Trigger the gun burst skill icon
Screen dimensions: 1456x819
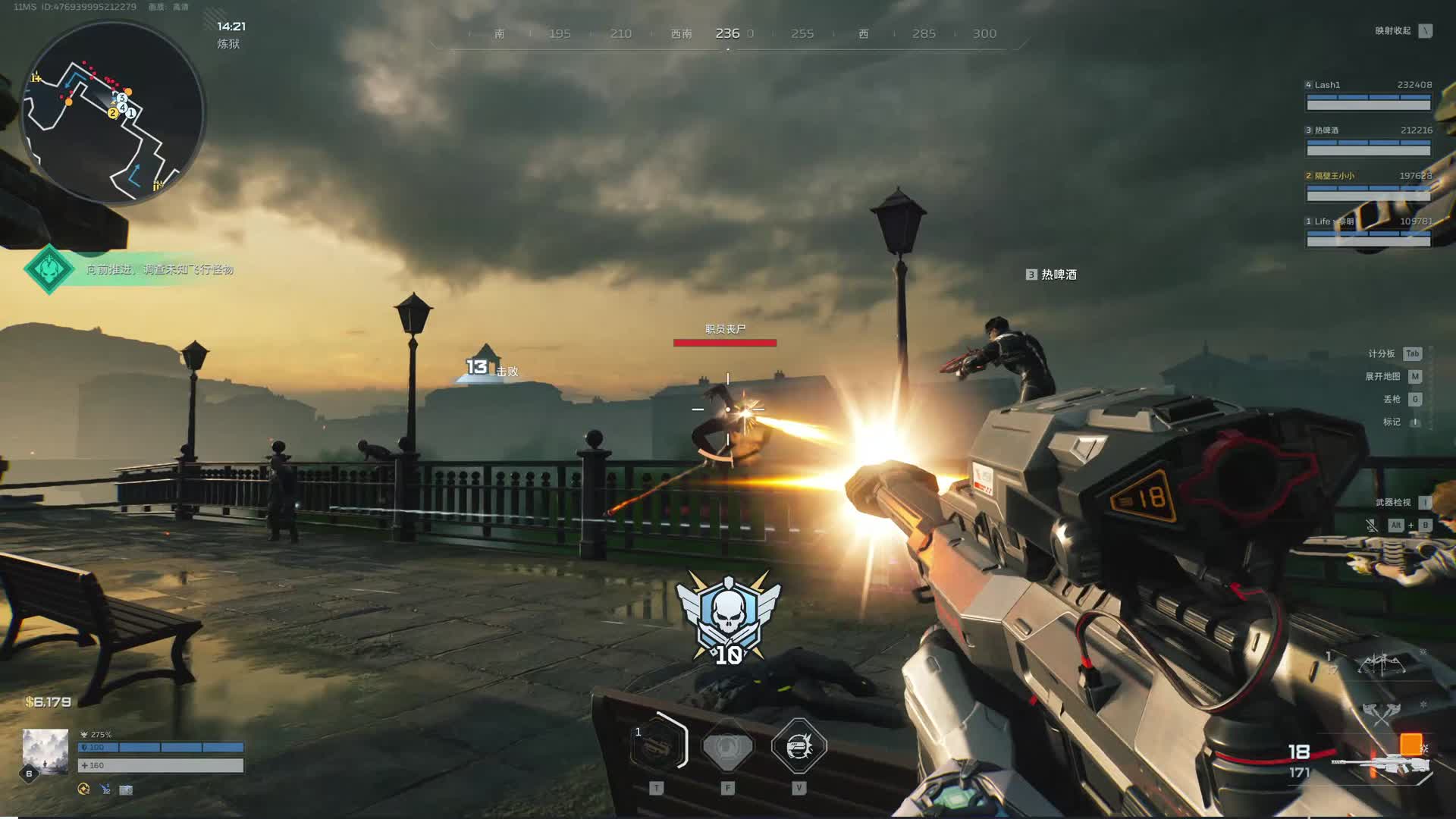[x=799, y=747]
